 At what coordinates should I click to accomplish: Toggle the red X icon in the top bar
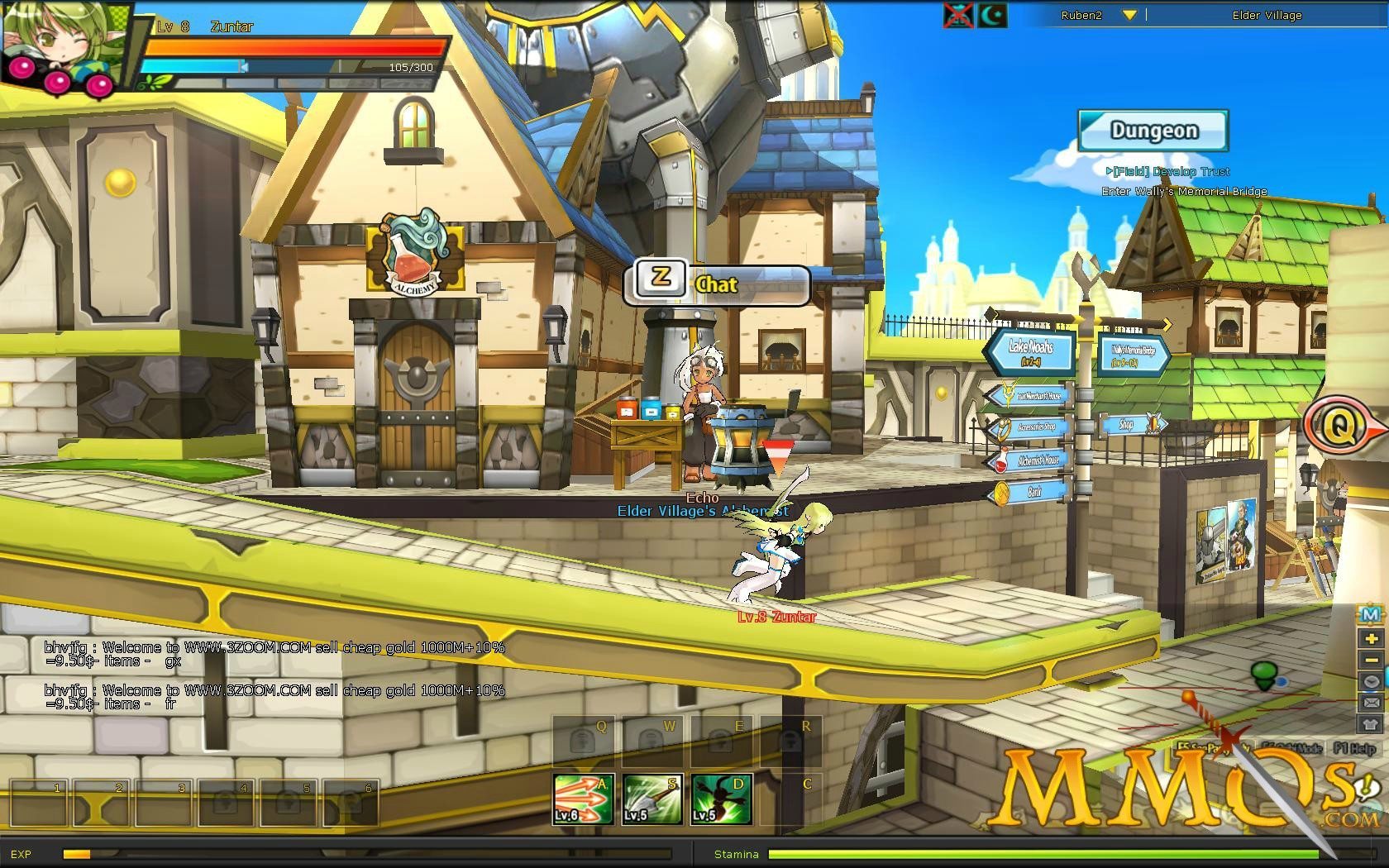959,14
